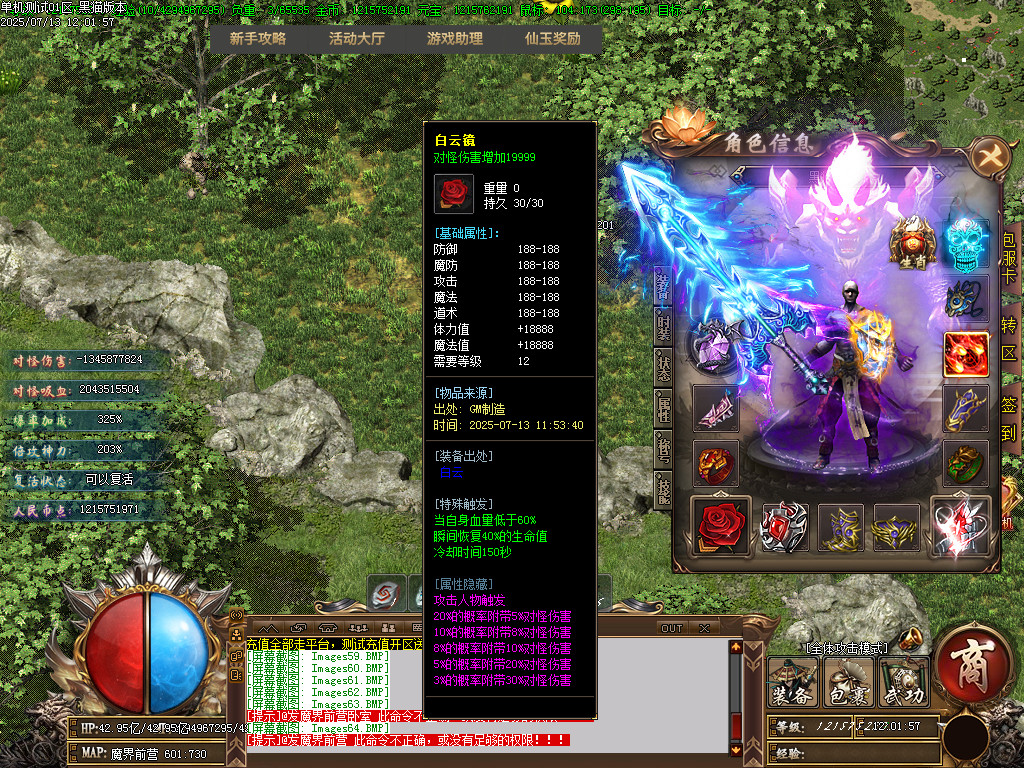1024x768 pixels.
Task: Open the 包裹 bag button
Action: point(849,683)
